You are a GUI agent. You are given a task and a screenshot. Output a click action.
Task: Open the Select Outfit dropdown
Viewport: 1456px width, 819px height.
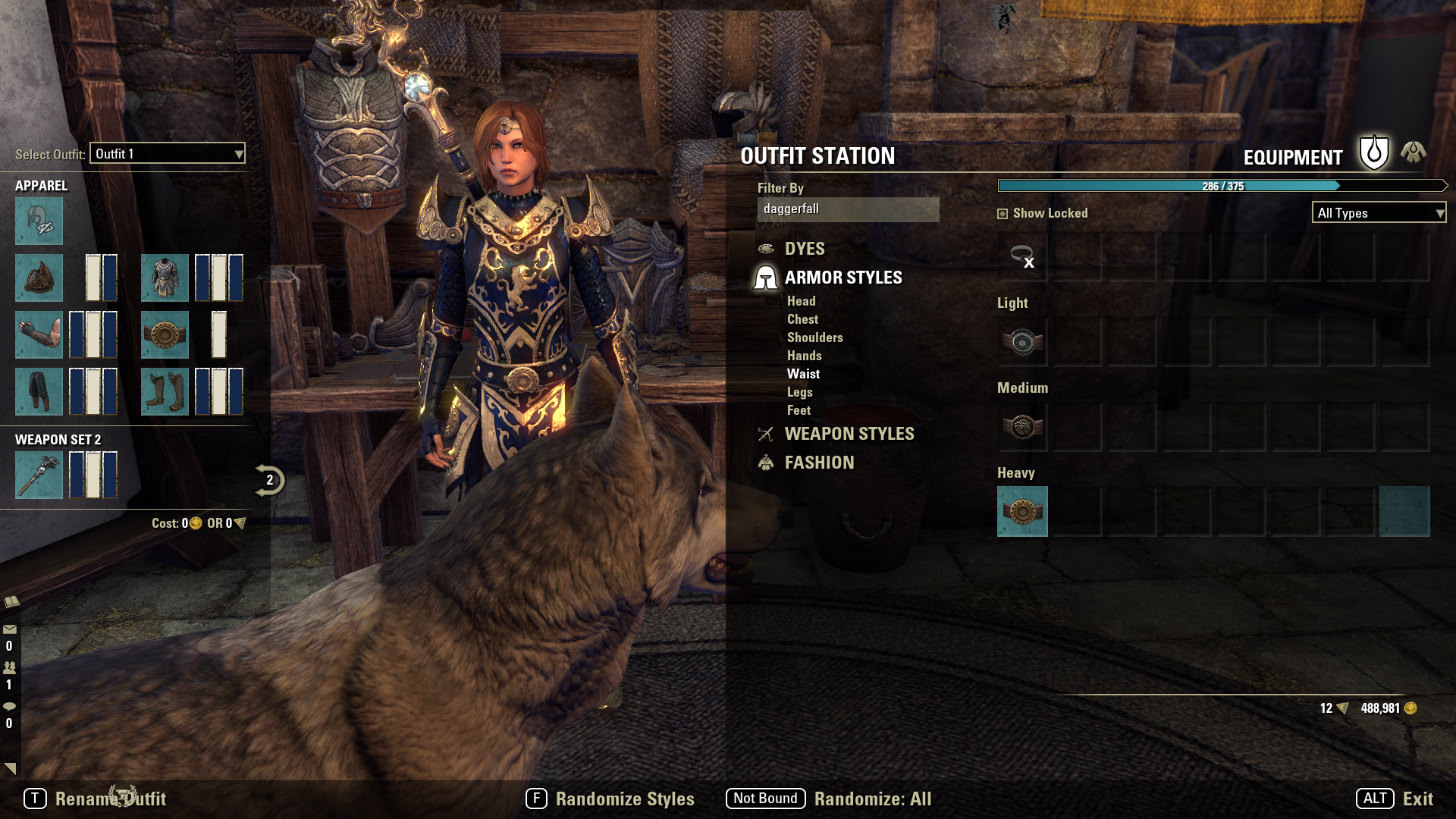168,154
